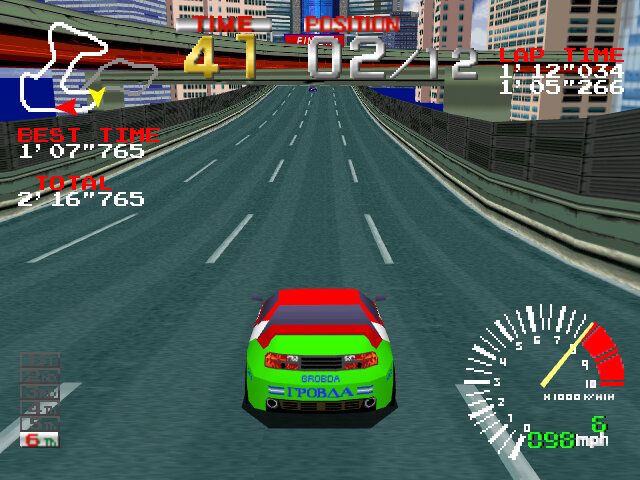Select the yellow marker on the track map
Screen dimensions: 640x480
[x=96, y=97]
